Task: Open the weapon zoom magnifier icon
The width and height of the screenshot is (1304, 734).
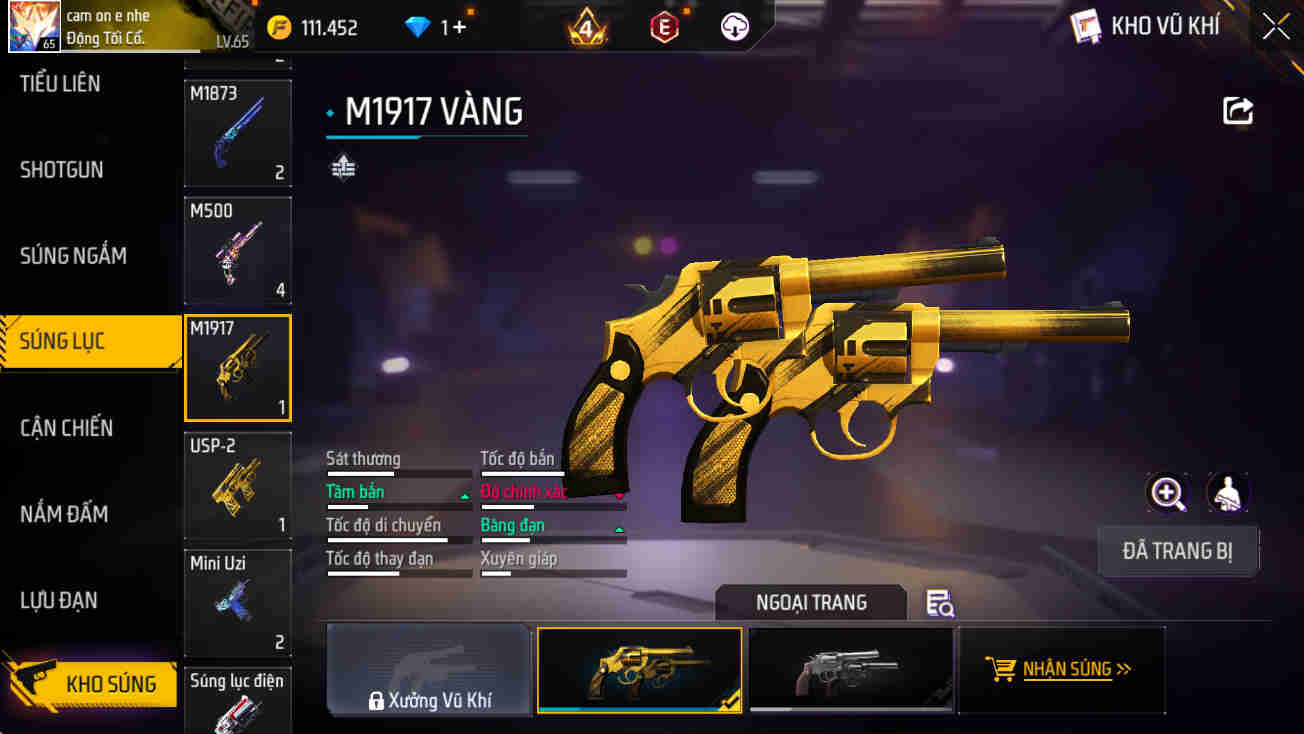Action: [1167, 493]
